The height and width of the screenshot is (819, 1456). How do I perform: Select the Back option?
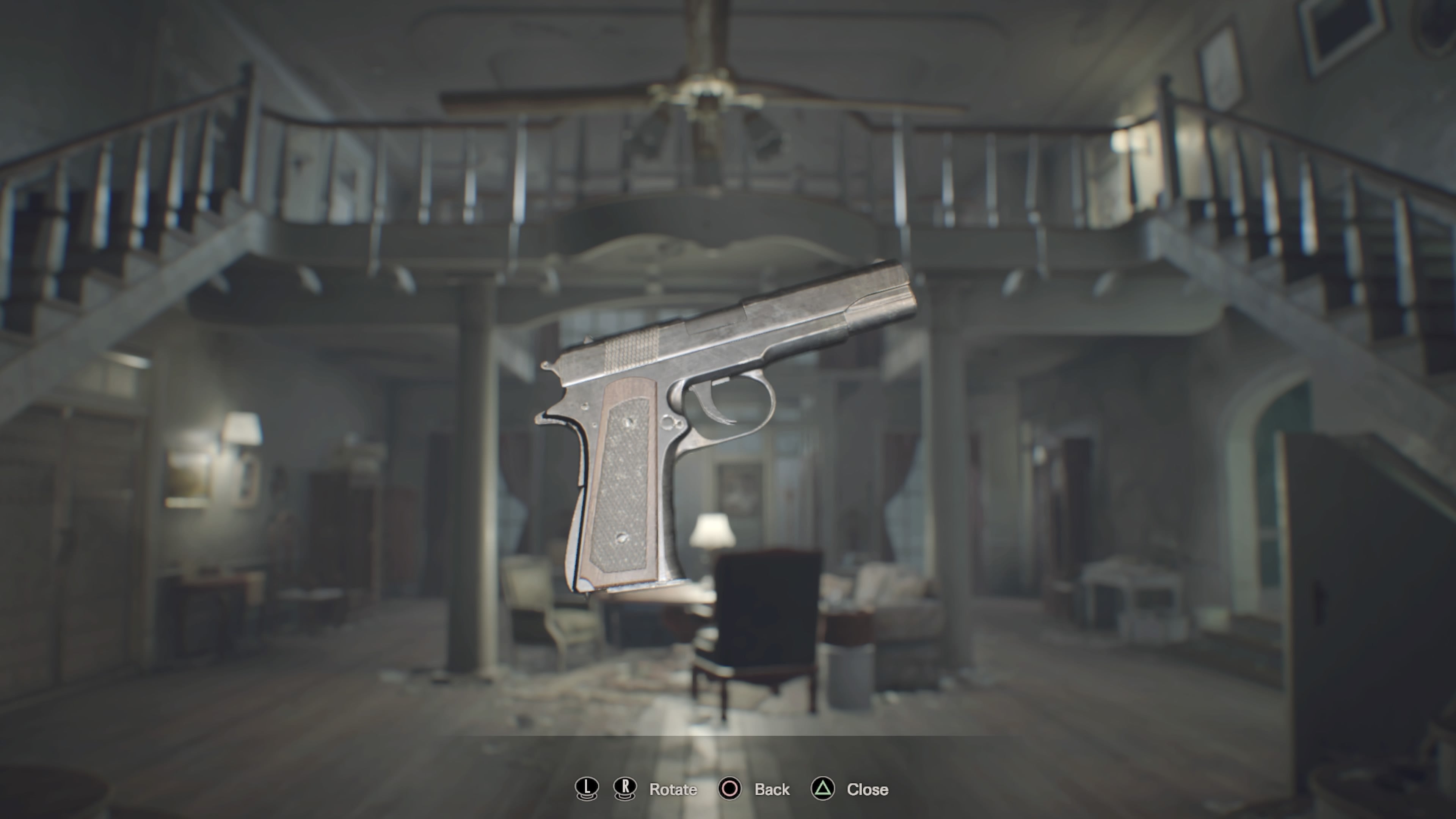[772, 789]
